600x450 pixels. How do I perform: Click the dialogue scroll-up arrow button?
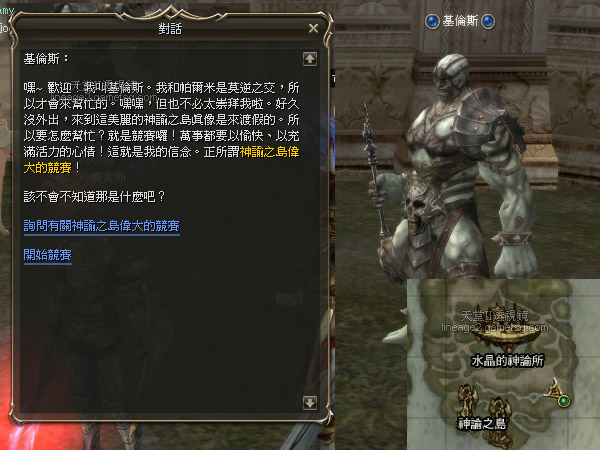(x=310, y=58)
